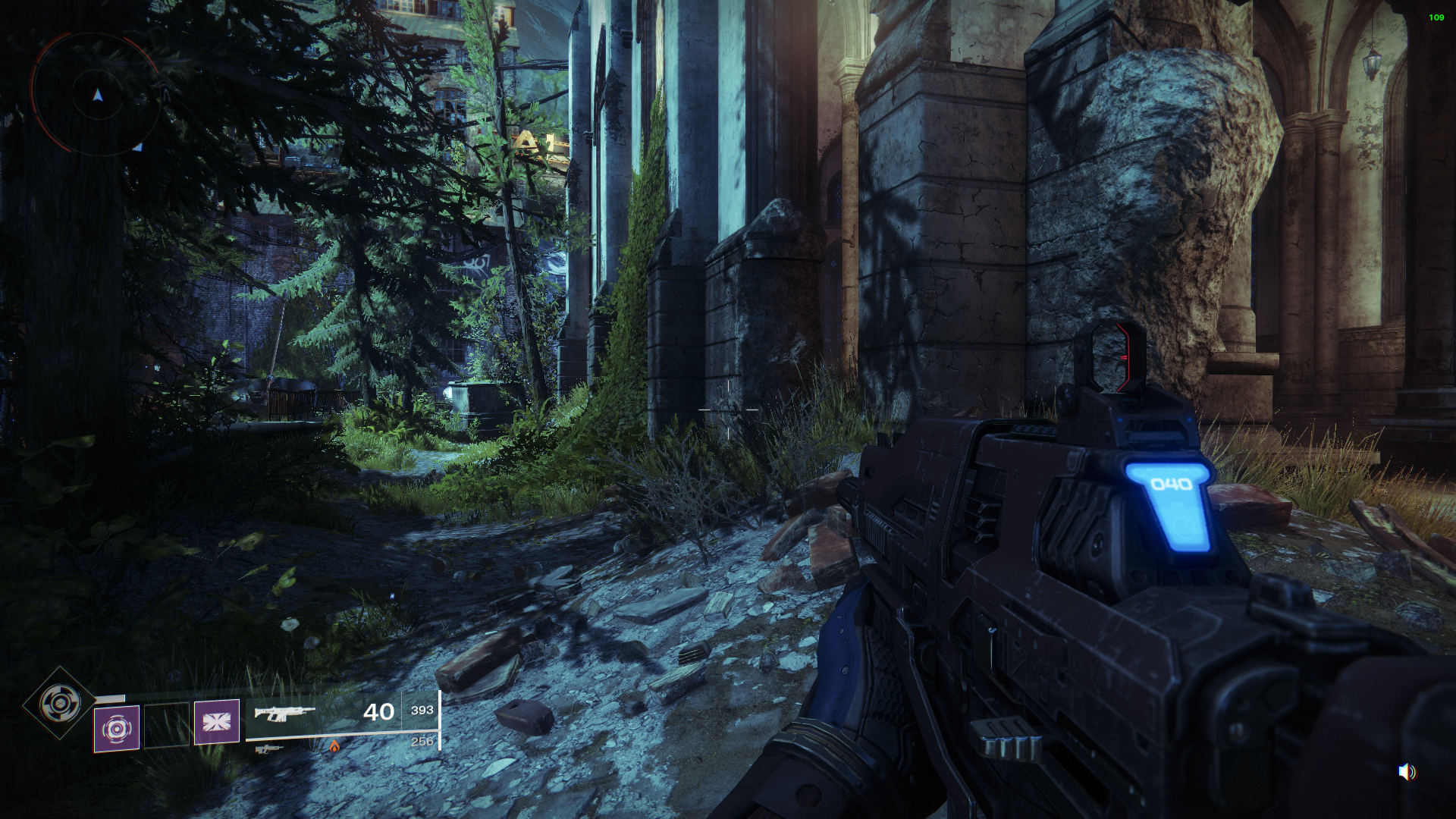The height and width of the screenshot is (819, 1456).
Task: Switch to the small secondary weapon icon
Action: click(x=268, y=749)
